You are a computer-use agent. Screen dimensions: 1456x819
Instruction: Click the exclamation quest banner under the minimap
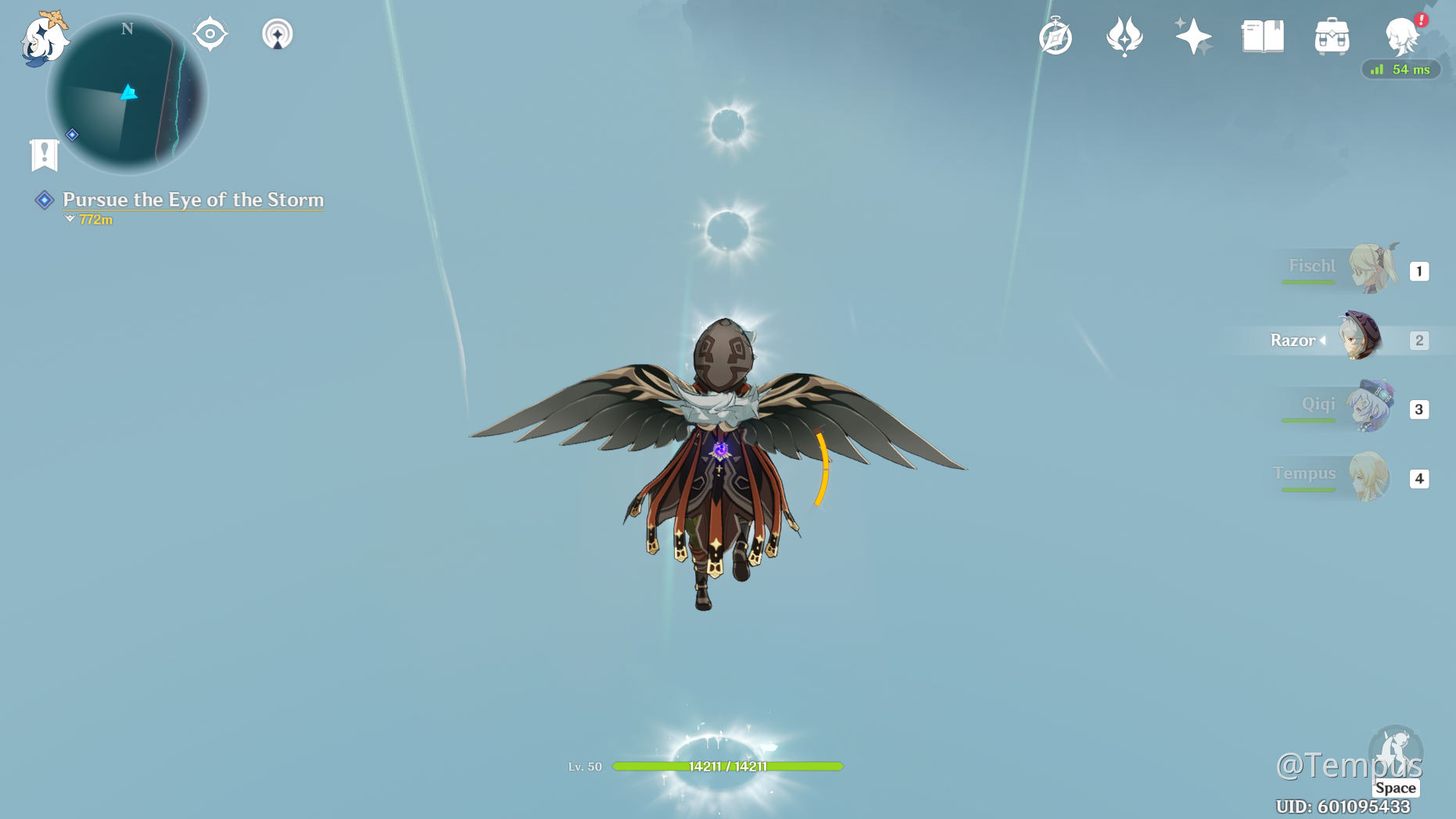45,153
